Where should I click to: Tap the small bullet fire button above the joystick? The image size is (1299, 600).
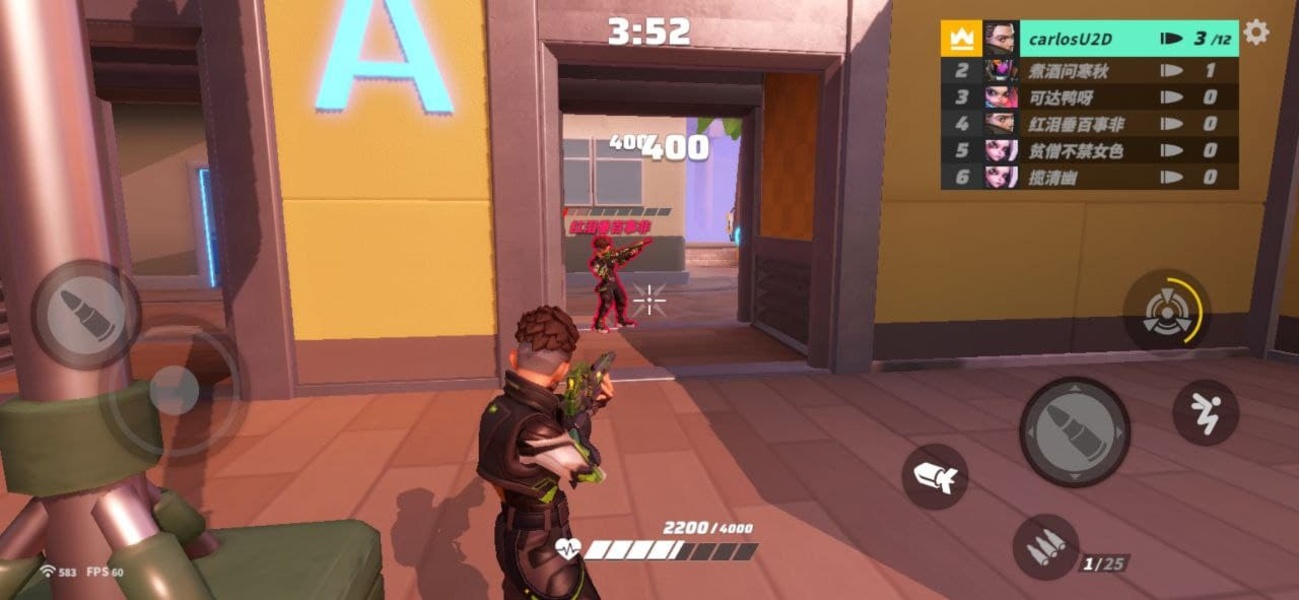[x=85, y=315]
